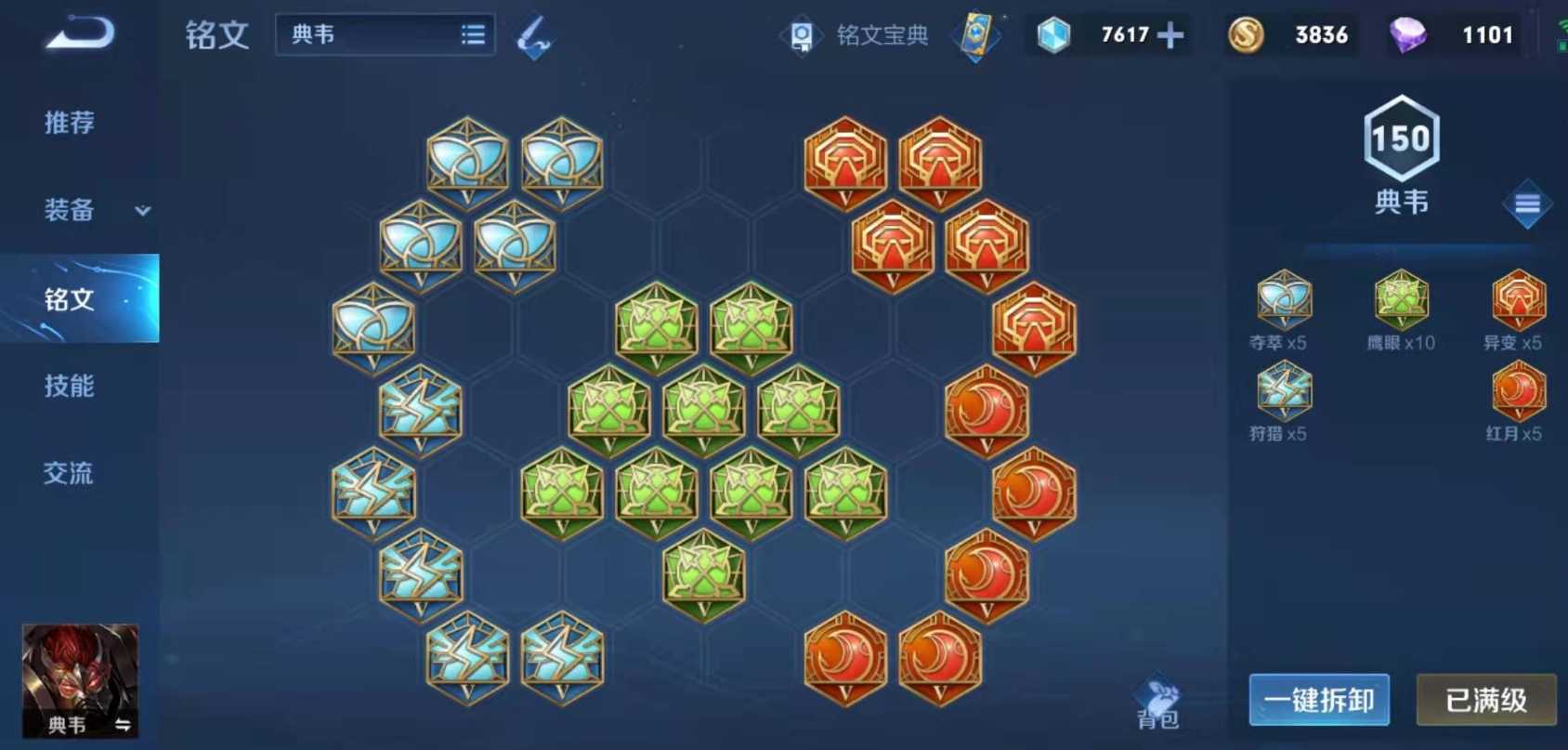Click the gold coin currency icon
Screen dimensions: 1568x750
1246,35
